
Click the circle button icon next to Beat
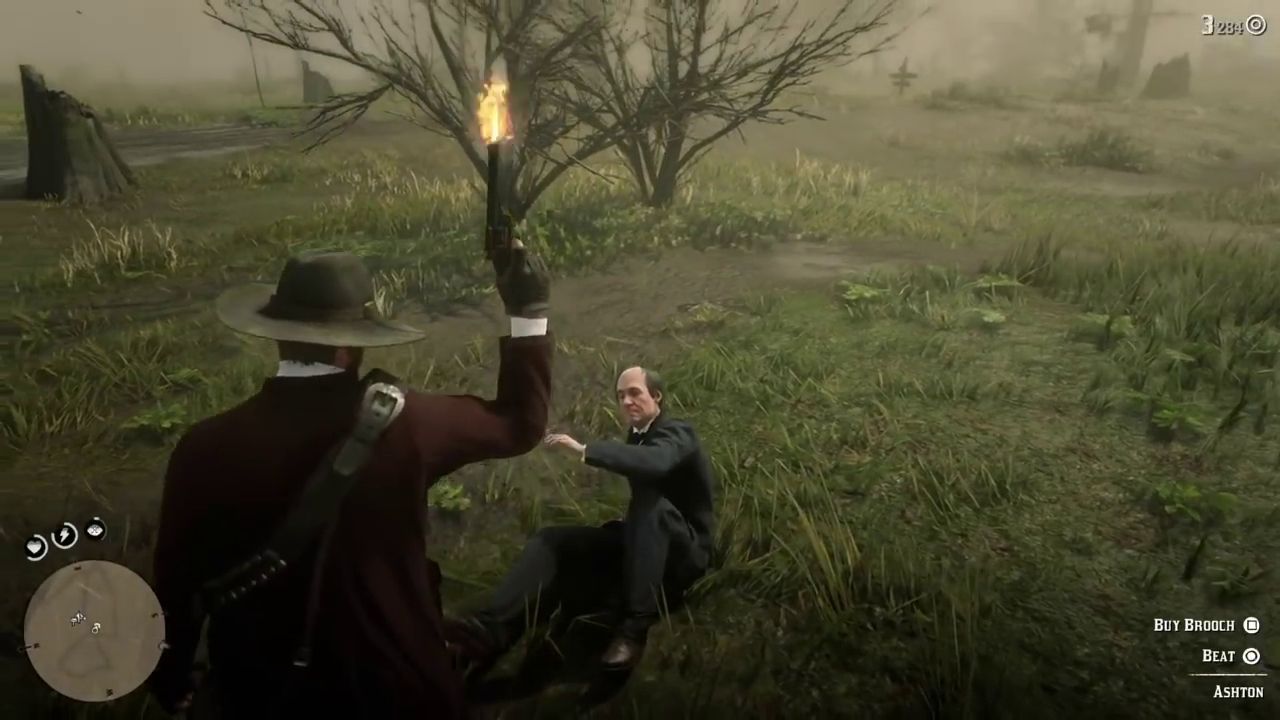(1252, 656)
